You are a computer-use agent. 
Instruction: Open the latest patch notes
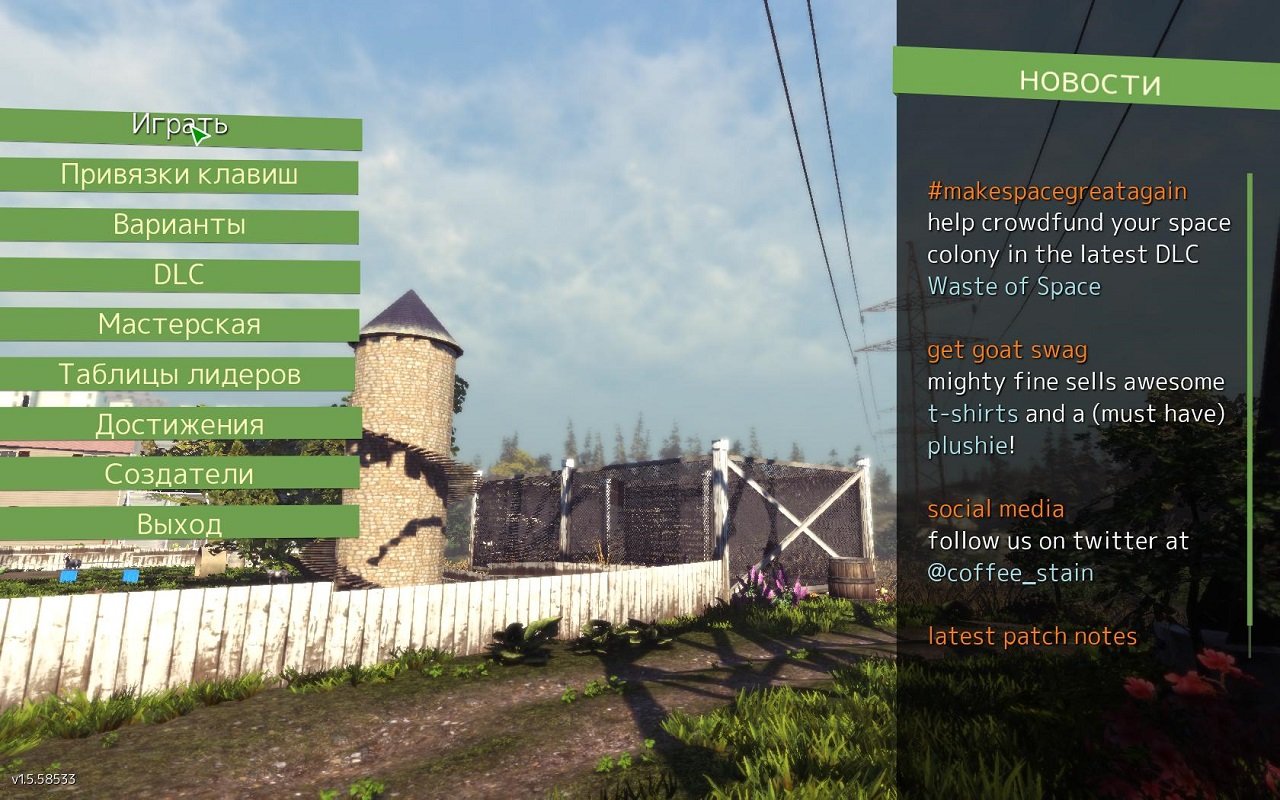[x=1032, y=637]
